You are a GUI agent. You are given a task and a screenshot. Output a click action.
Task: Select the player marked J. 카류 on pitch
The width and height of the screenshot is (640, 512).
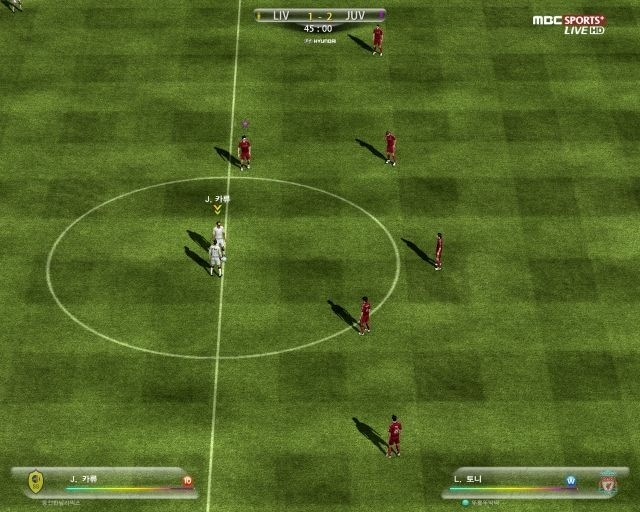point(218,236)
